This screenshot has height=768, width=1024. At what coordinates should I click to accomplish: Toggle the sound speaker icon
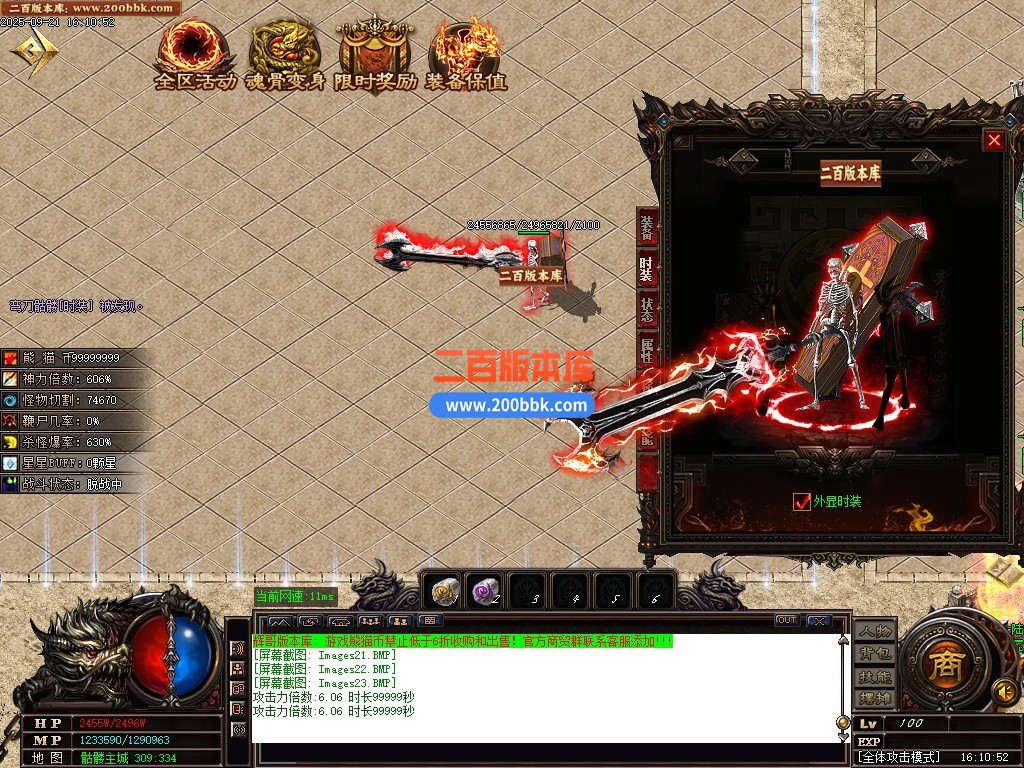tap(1004, 691)
